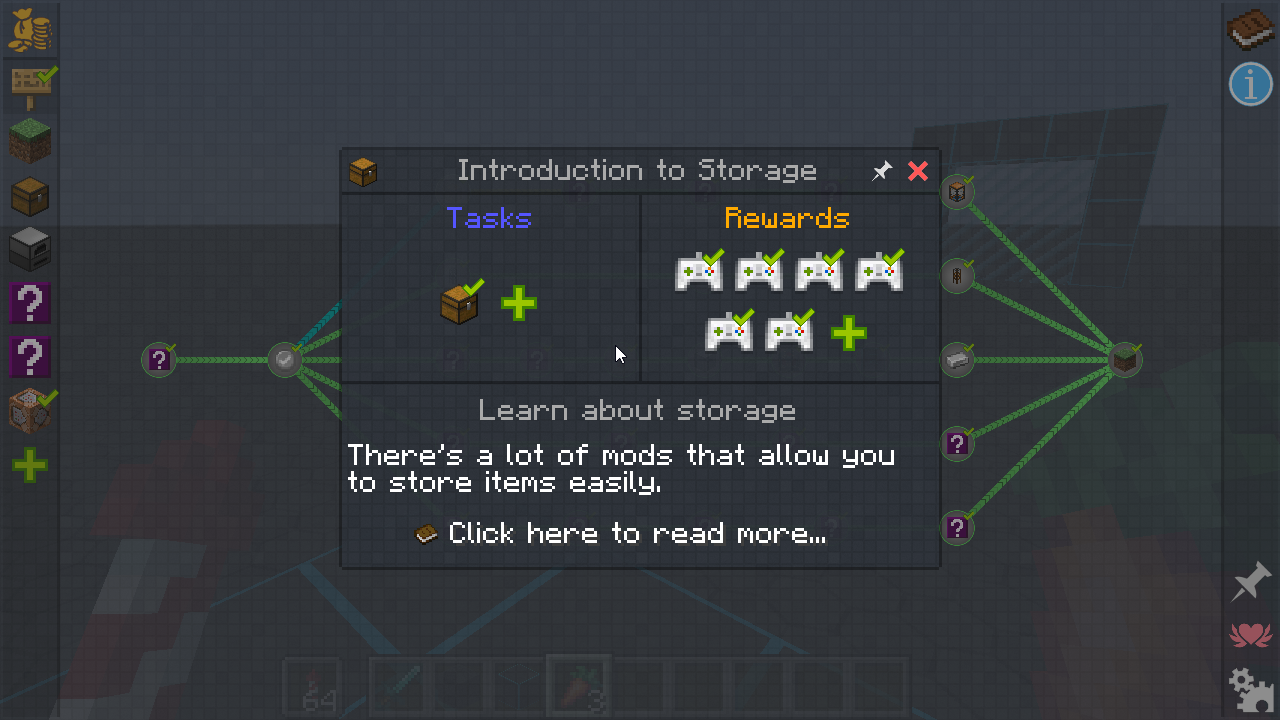The image size is (1280, 720).
Task: Select the chest task under Tasks
Action: click(460, 303)
